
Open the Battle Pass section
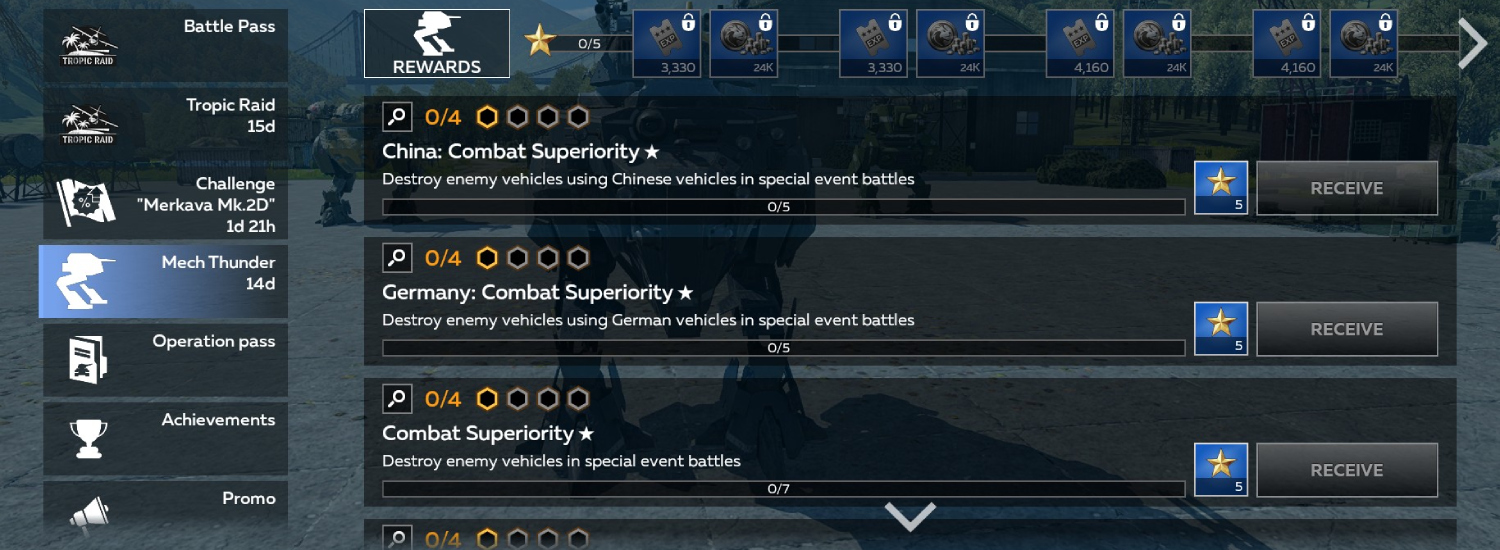pyautogui.click(x=165, y=45)
